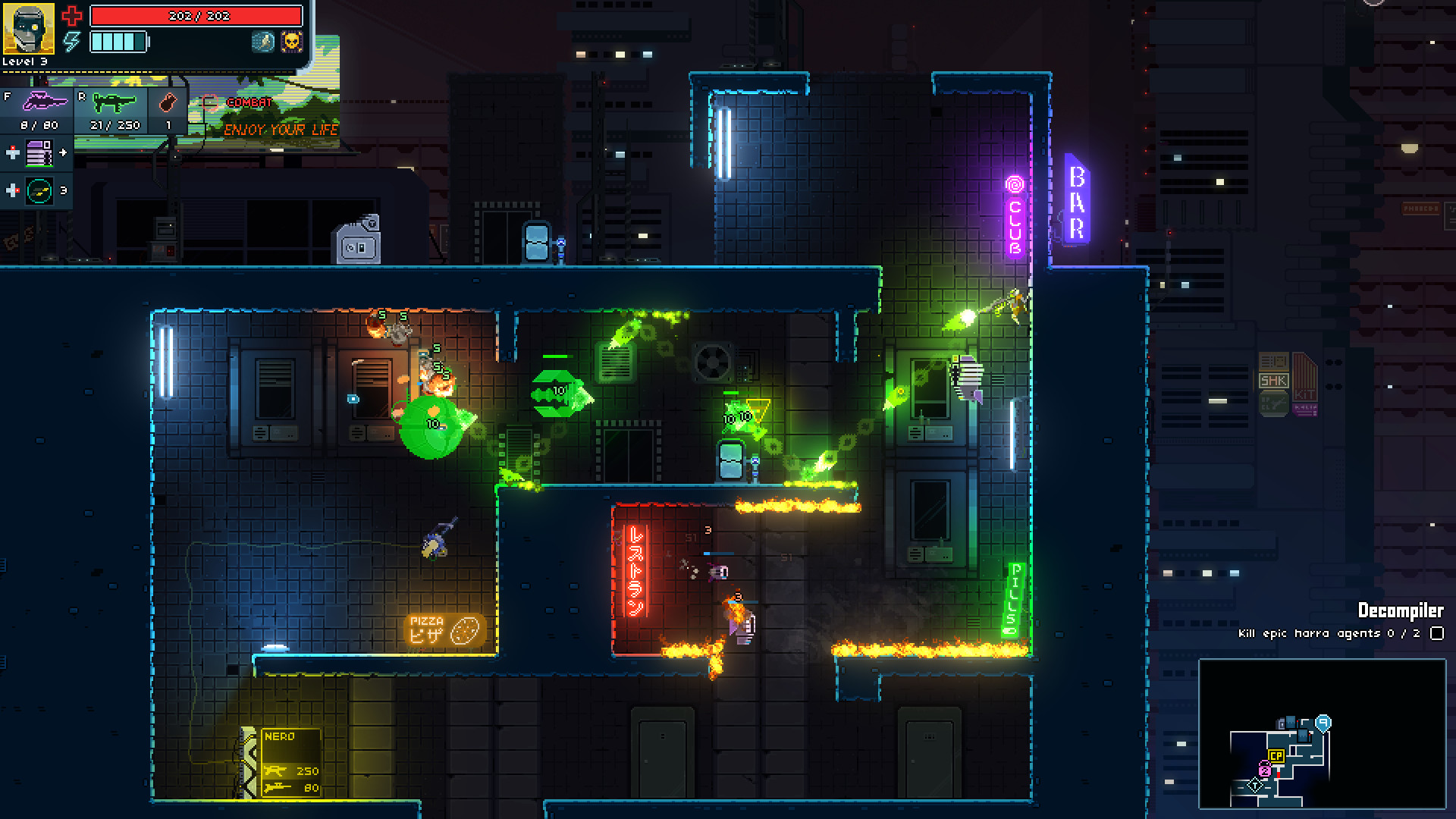Use the purple medkit item icon
1456x819 pixels.
pyautogui.click(x=39, y=155)
